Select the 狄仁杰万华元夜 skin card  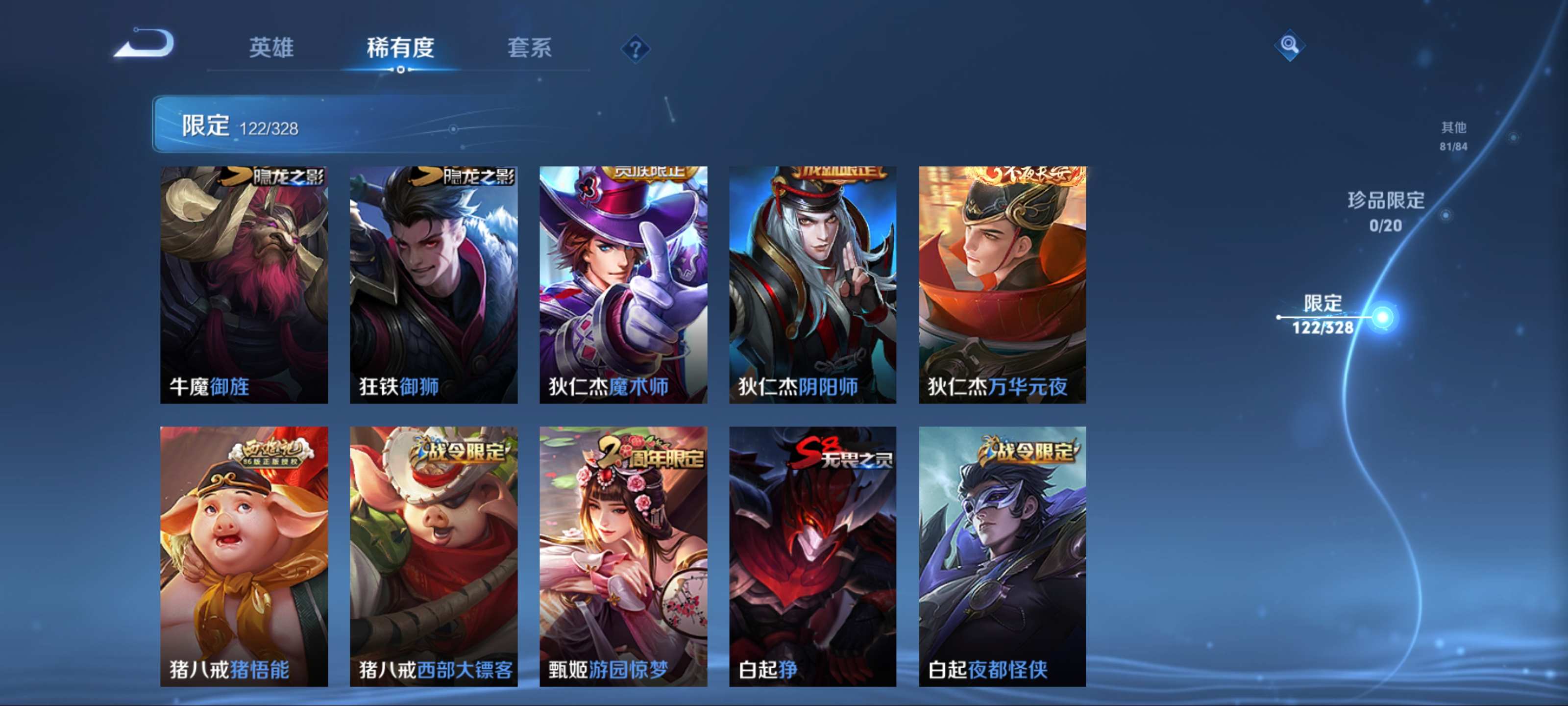(1002, 284)
